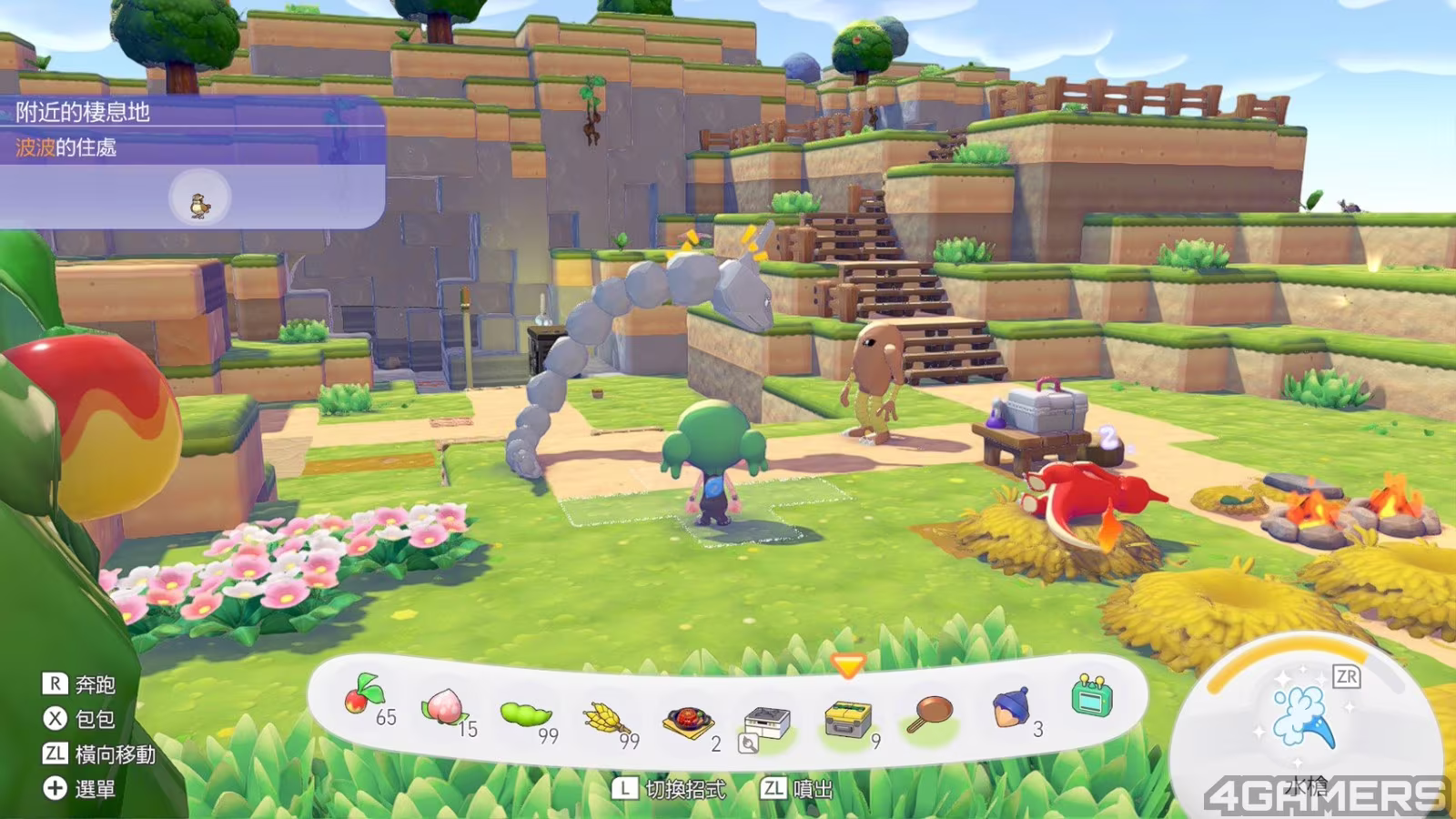The image size is (1456, 819).
Task: Open the green device icon on hotbar
Action: 1091,698
